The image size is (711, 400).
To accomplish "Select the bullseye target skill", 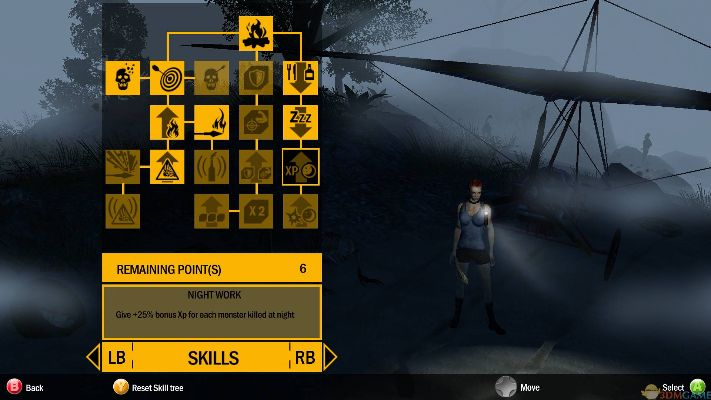I will click(x=167, y=77).
